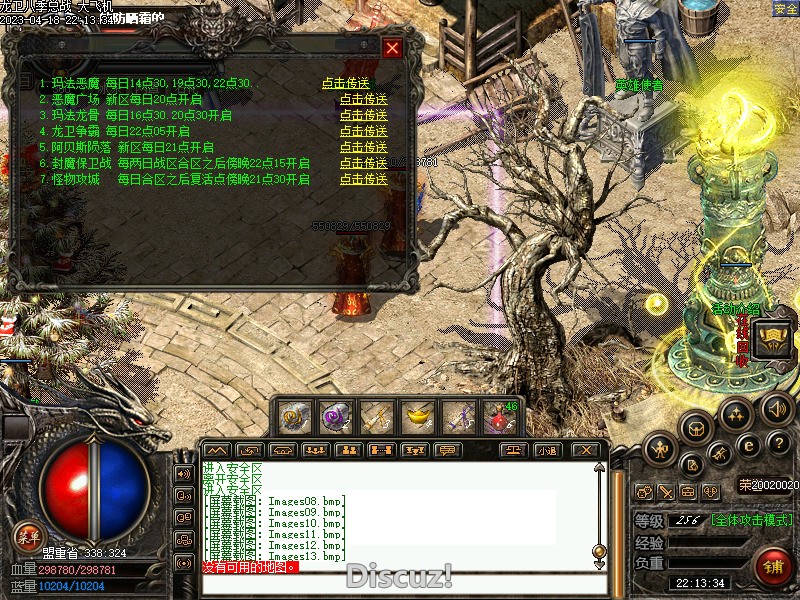Teleport to 玛法恶魔 via its 点击传送 link
This screenshot has width=800, height=600.
346,84
